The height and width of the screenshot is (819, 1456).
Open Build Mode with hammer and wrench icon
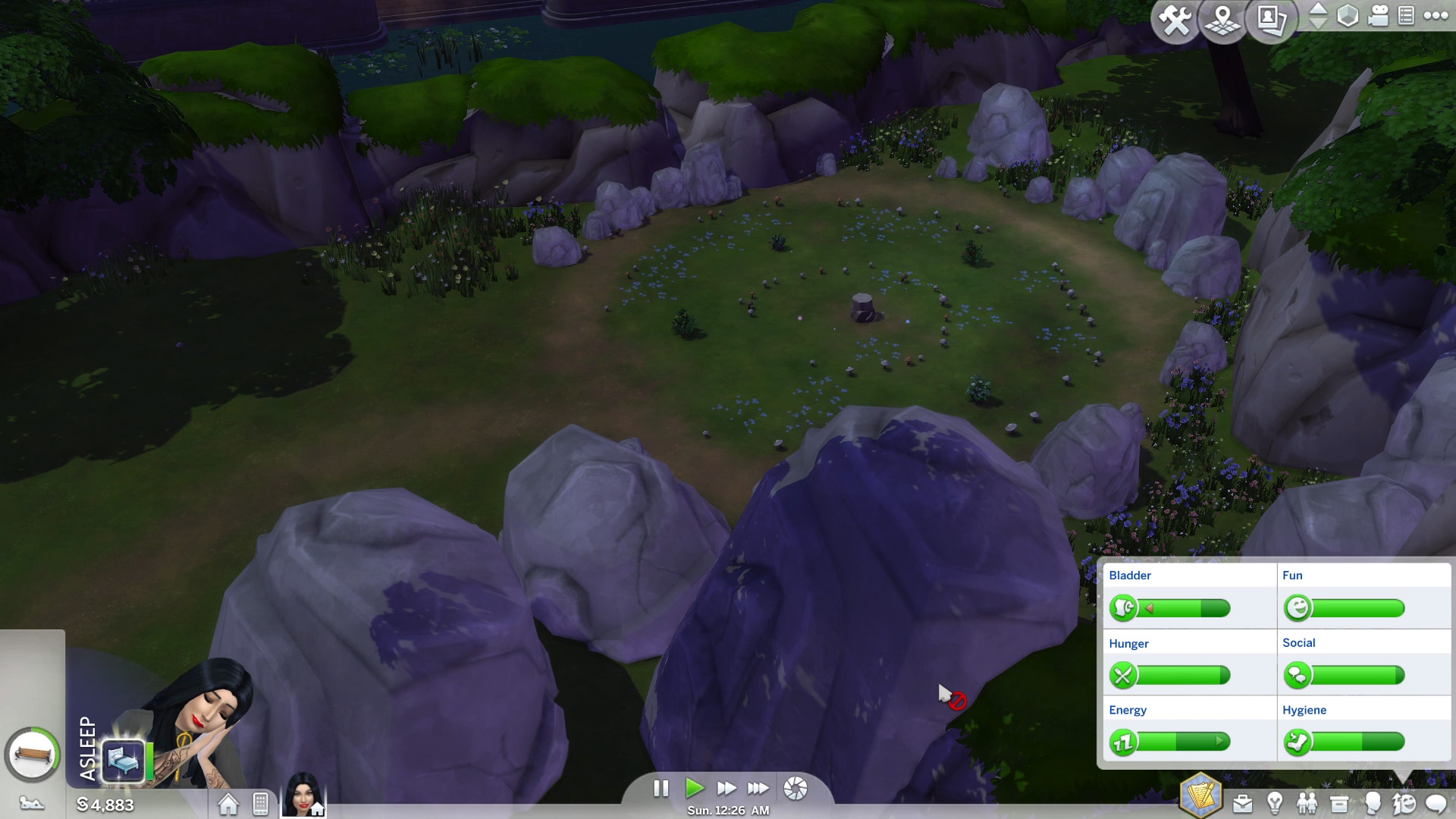(1175, 20)
